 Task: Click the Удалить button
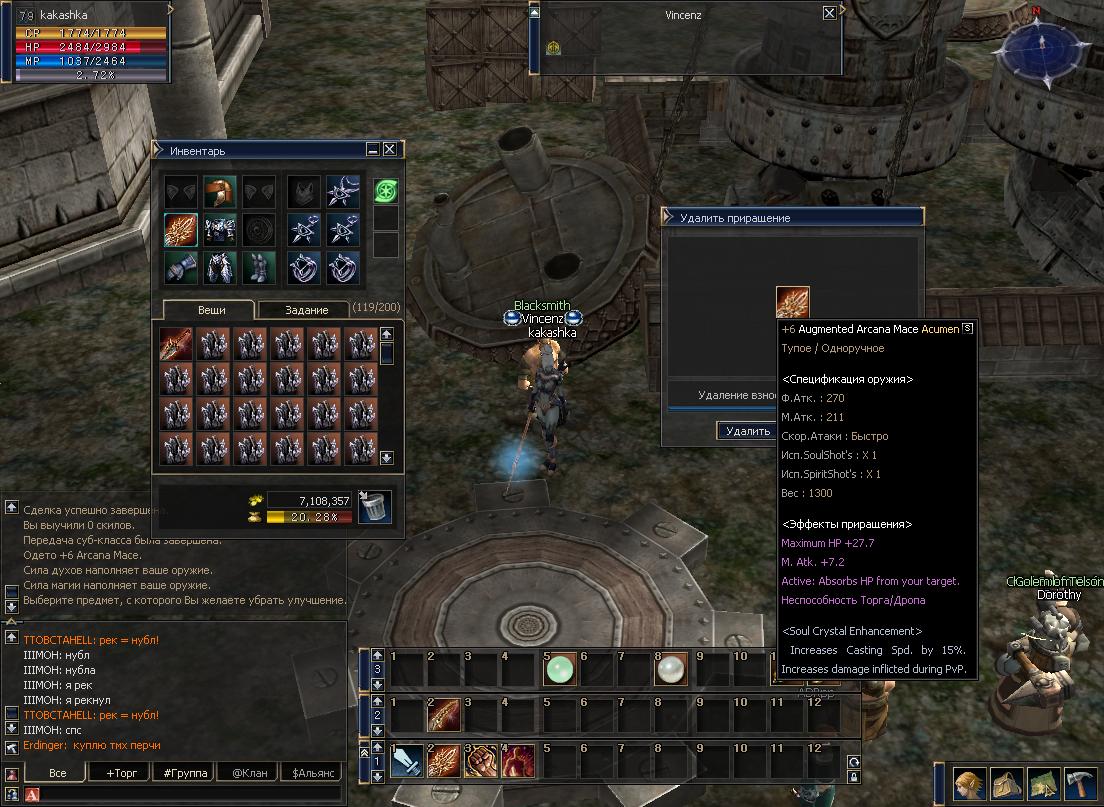coord(746,431)
